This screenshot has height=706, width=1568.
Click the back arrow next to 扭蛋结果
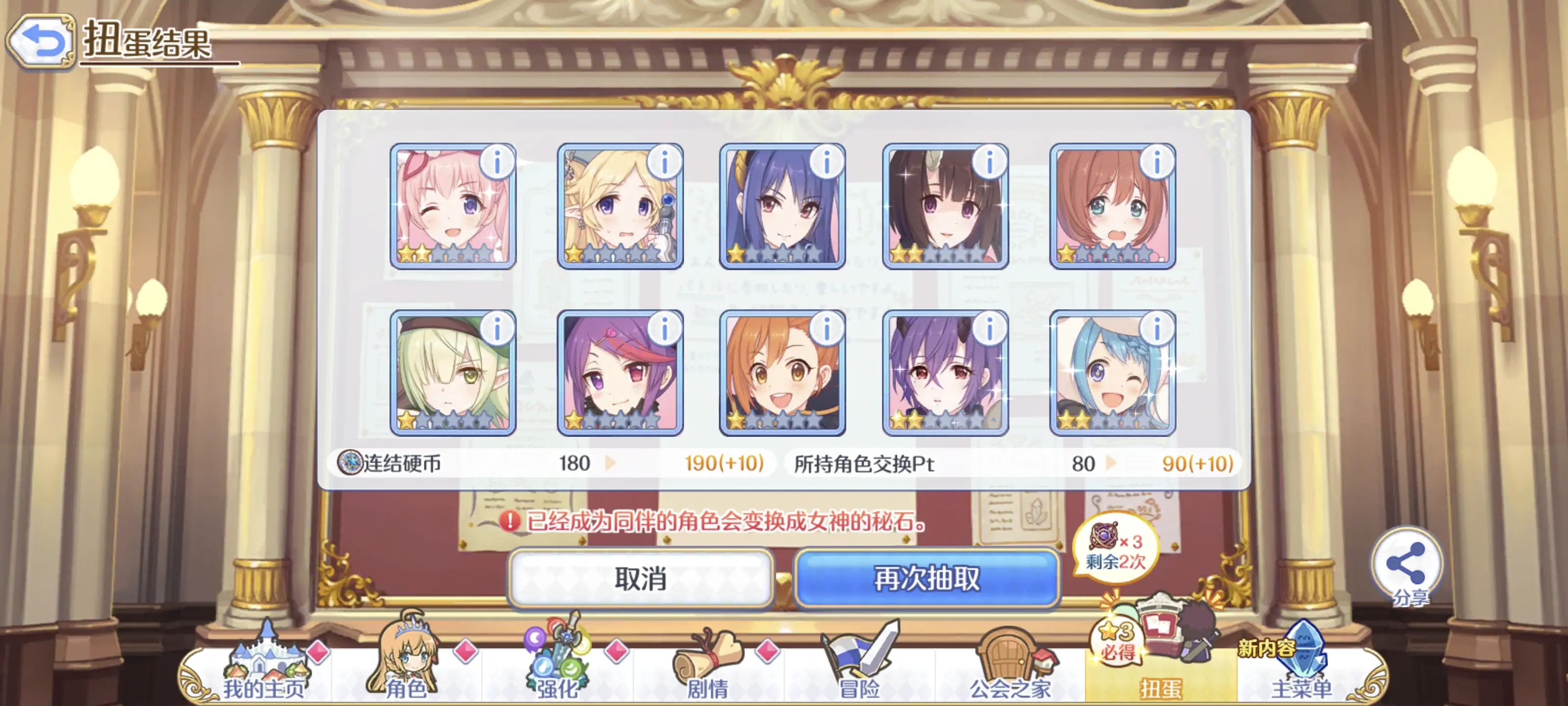pos(40,37)
